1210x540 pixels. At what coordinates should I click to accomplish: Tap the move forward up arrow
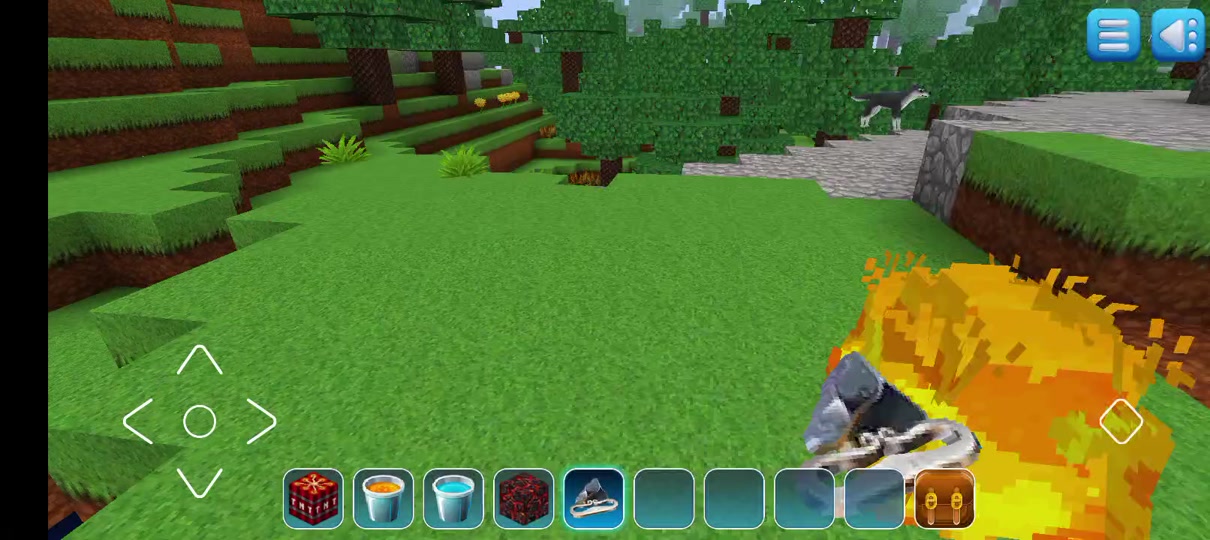[199, 361]
